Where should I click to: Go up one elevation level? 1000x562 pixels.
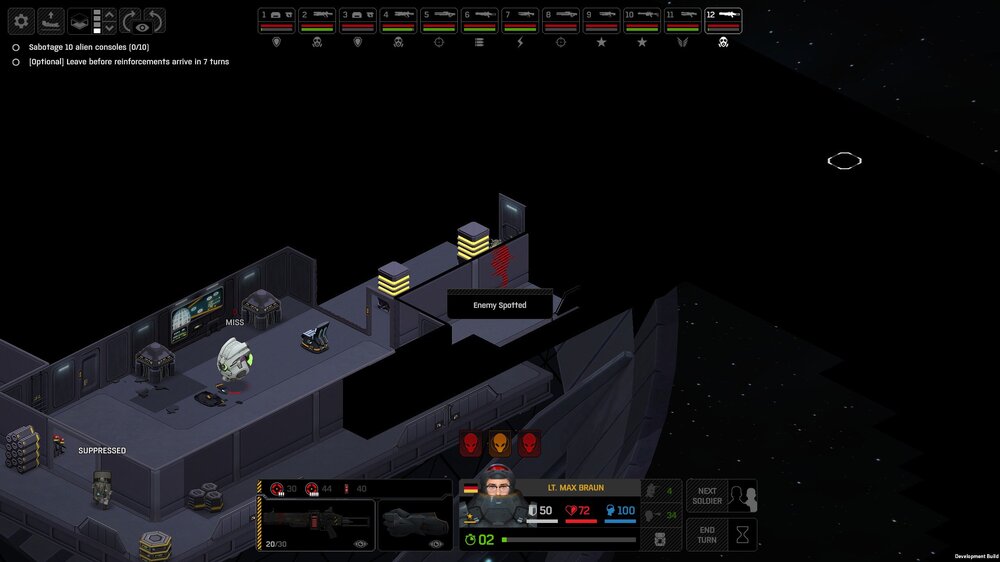(x=110, y=14)
